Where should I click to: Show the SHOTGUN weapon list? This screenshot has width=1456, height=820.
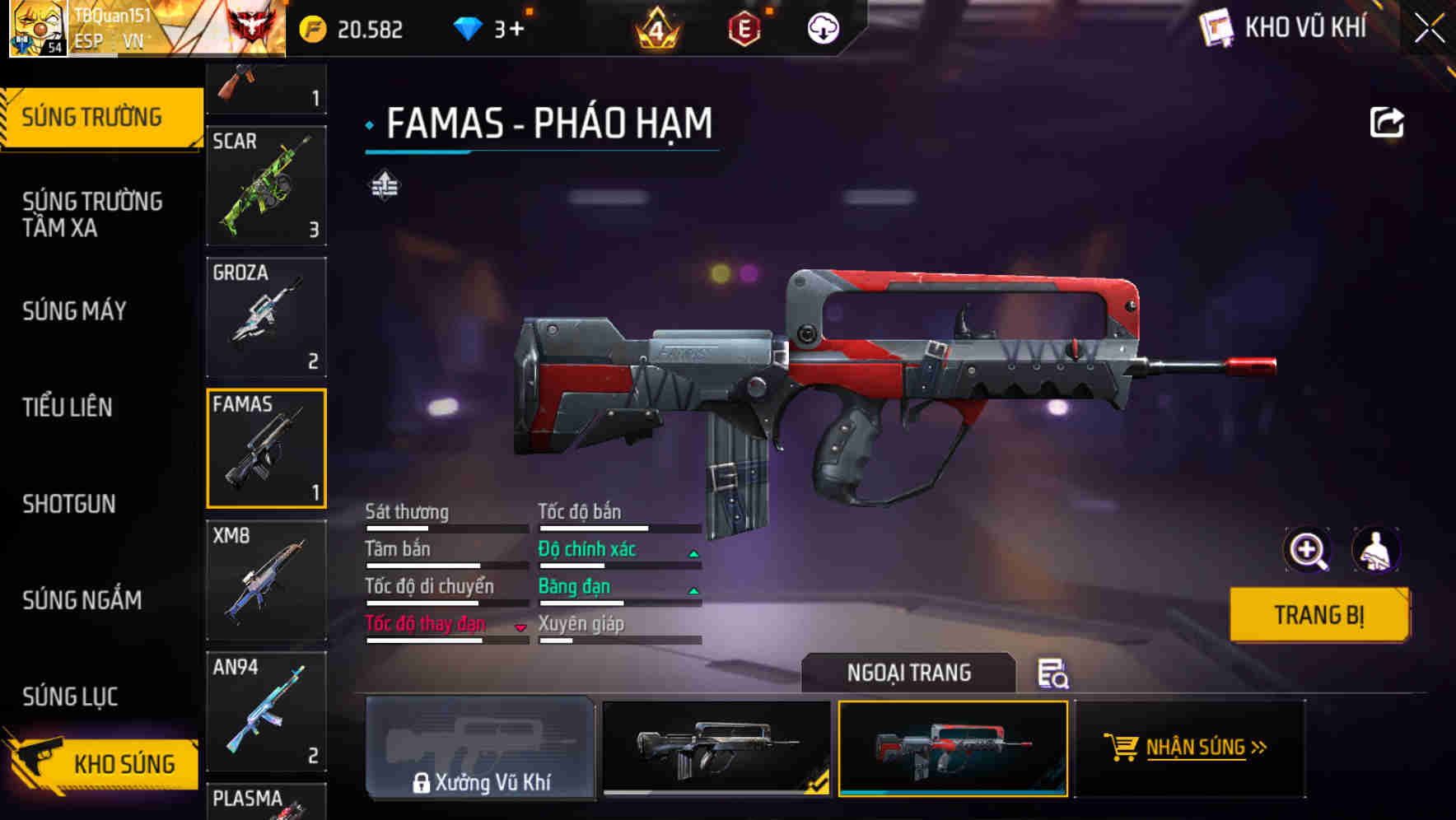pos(69,504)
